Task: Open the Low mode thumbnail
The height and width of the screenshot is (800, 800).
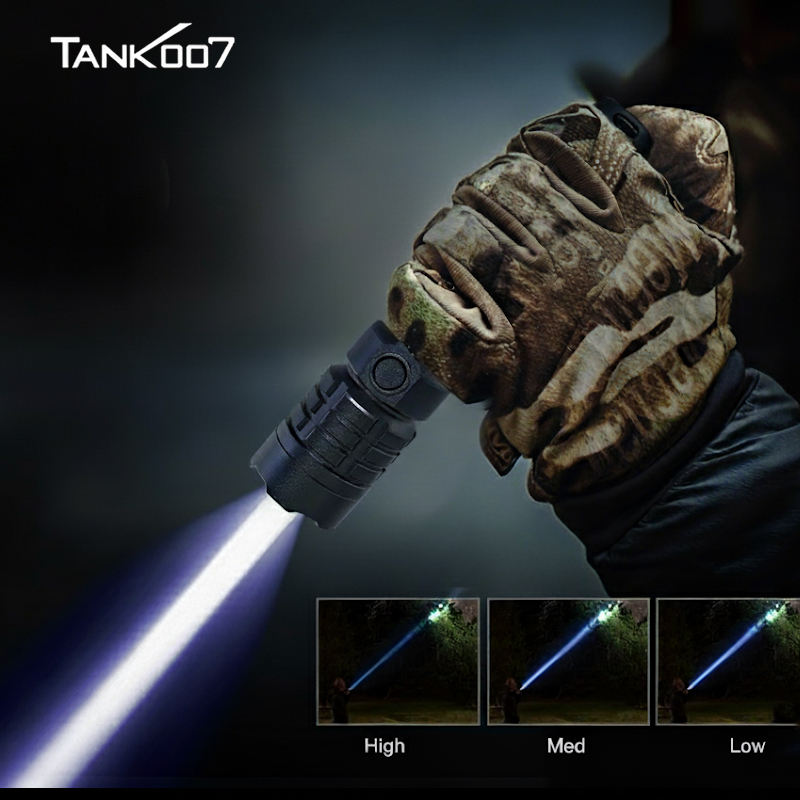Action: [x=728, y=661]
